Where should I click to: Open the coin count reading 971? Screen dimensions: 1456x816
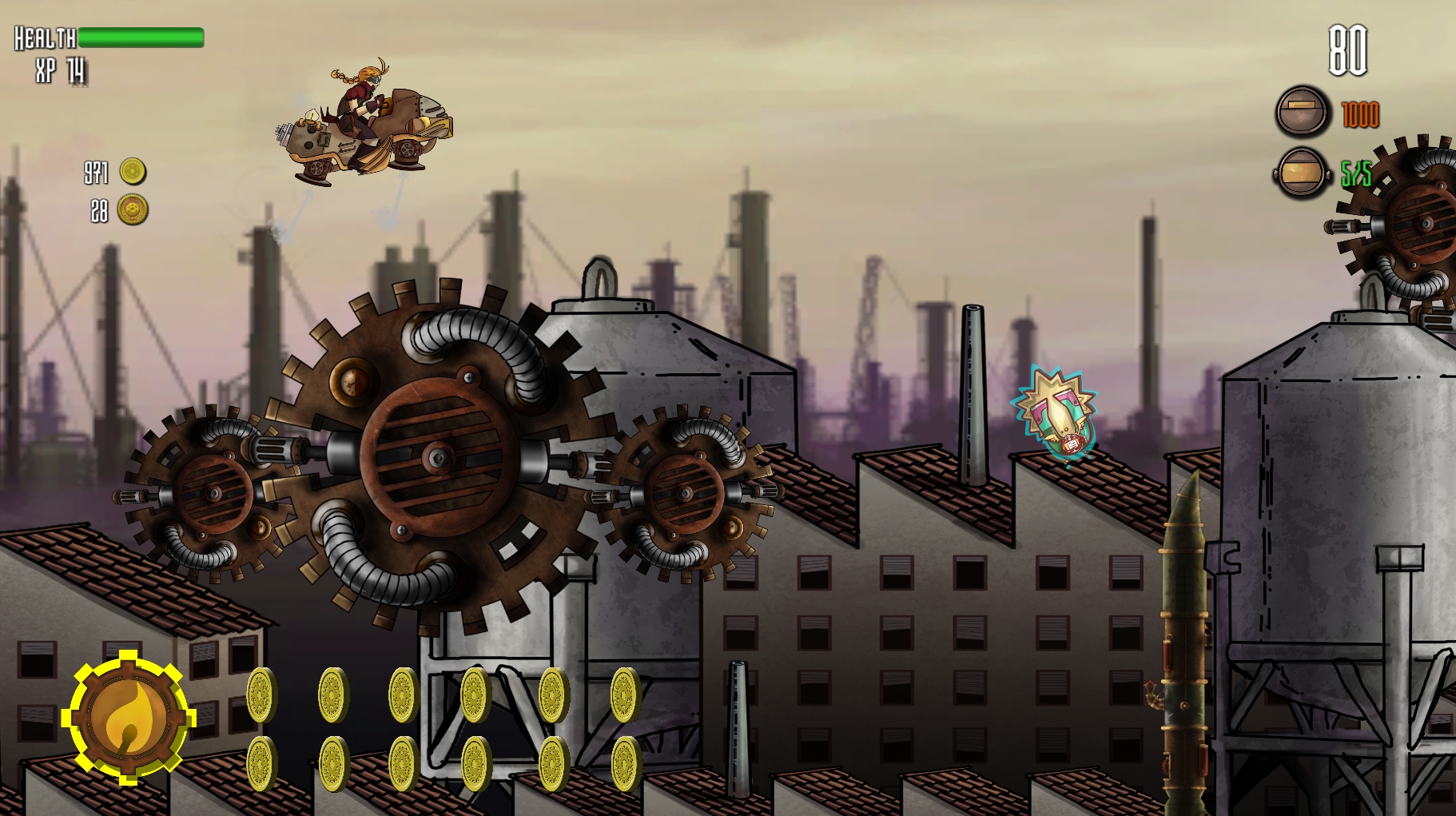(95, 173)
